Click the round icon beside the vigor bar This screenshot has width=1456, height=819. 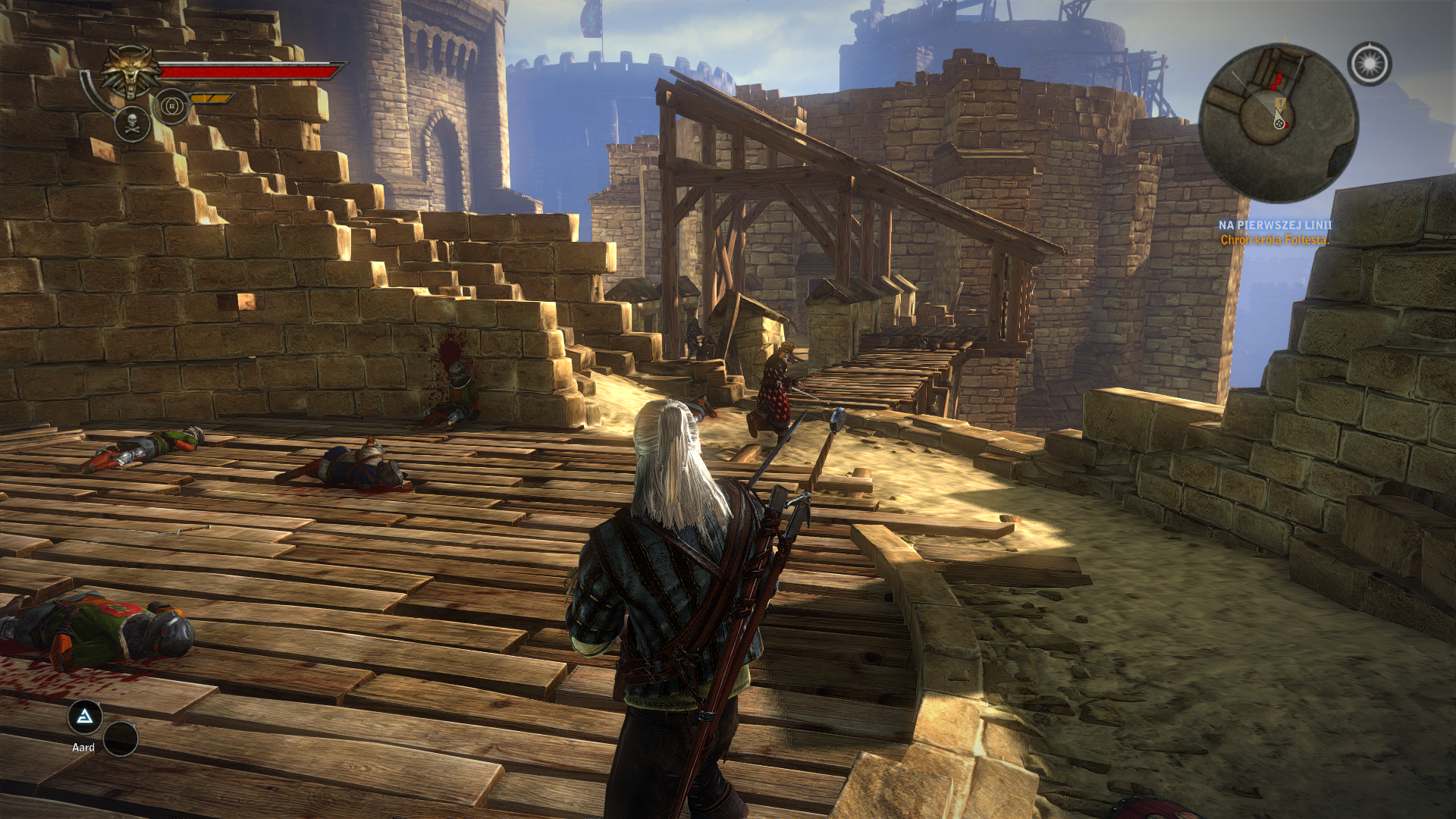[x=171, y=106]
